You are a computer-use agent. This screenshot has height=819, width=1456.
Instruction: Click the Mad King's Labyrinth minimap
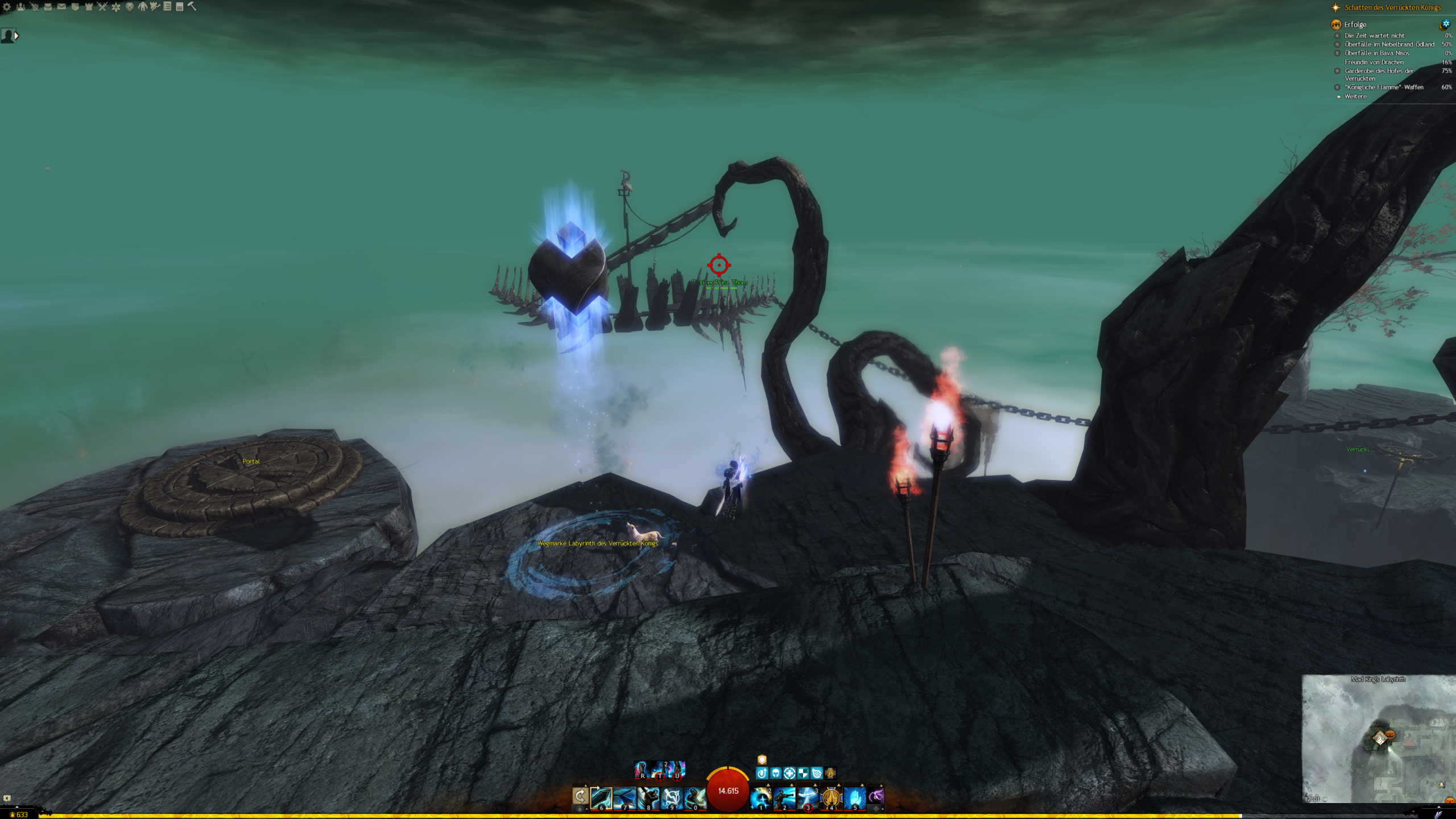tap(1379, 739)
